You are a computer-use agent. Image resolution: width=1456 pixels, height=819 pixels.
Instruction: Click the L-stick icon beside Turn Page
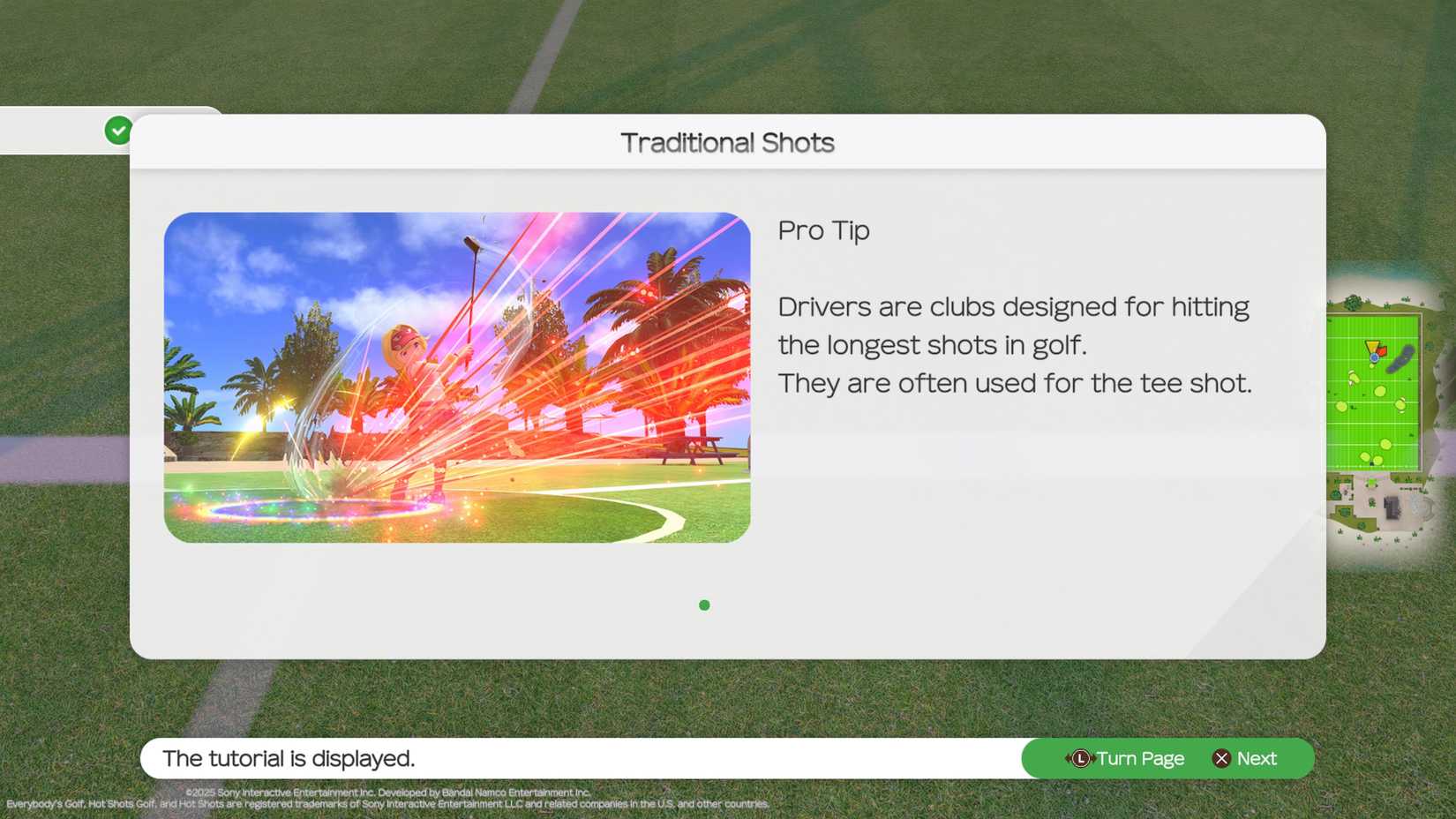(1080, 758)
